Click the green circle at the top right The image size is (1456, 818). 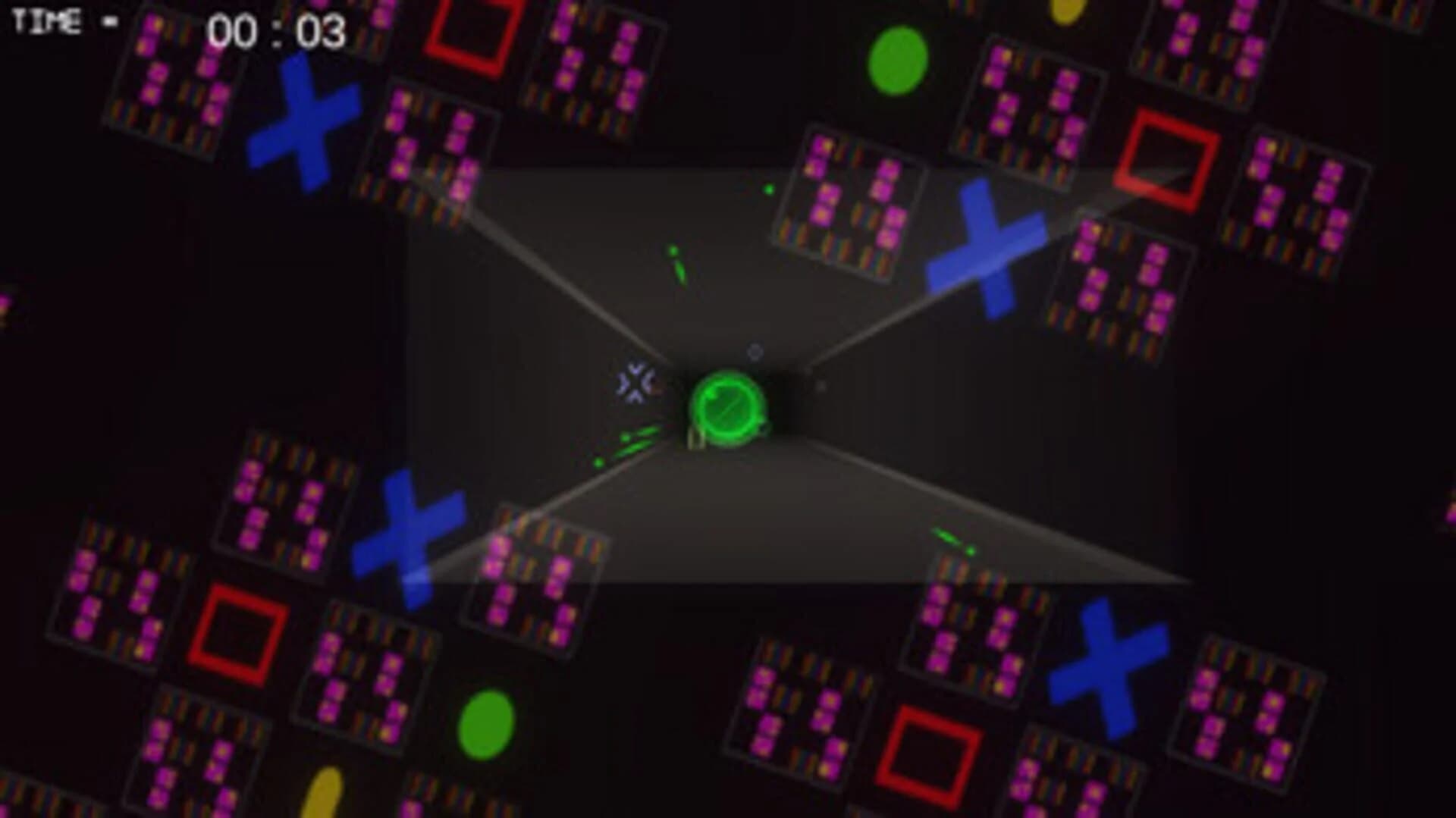pos(899,61)
